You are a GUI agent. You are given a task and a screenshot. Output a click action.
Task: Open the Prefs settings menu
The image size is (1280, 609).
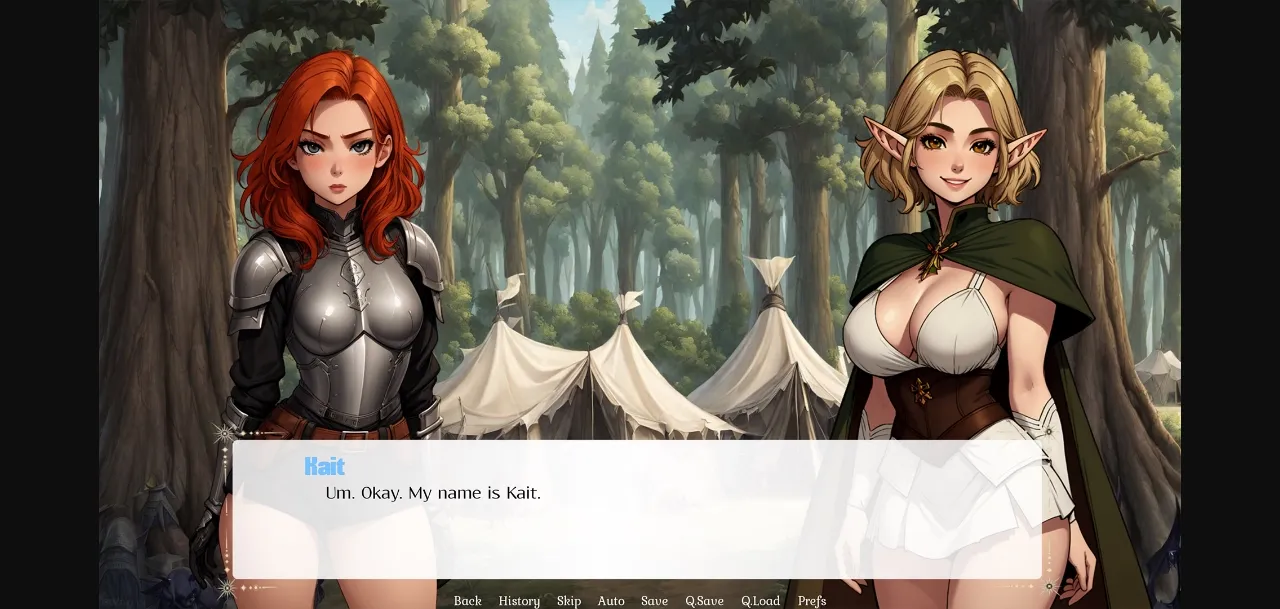coord(812,601)
